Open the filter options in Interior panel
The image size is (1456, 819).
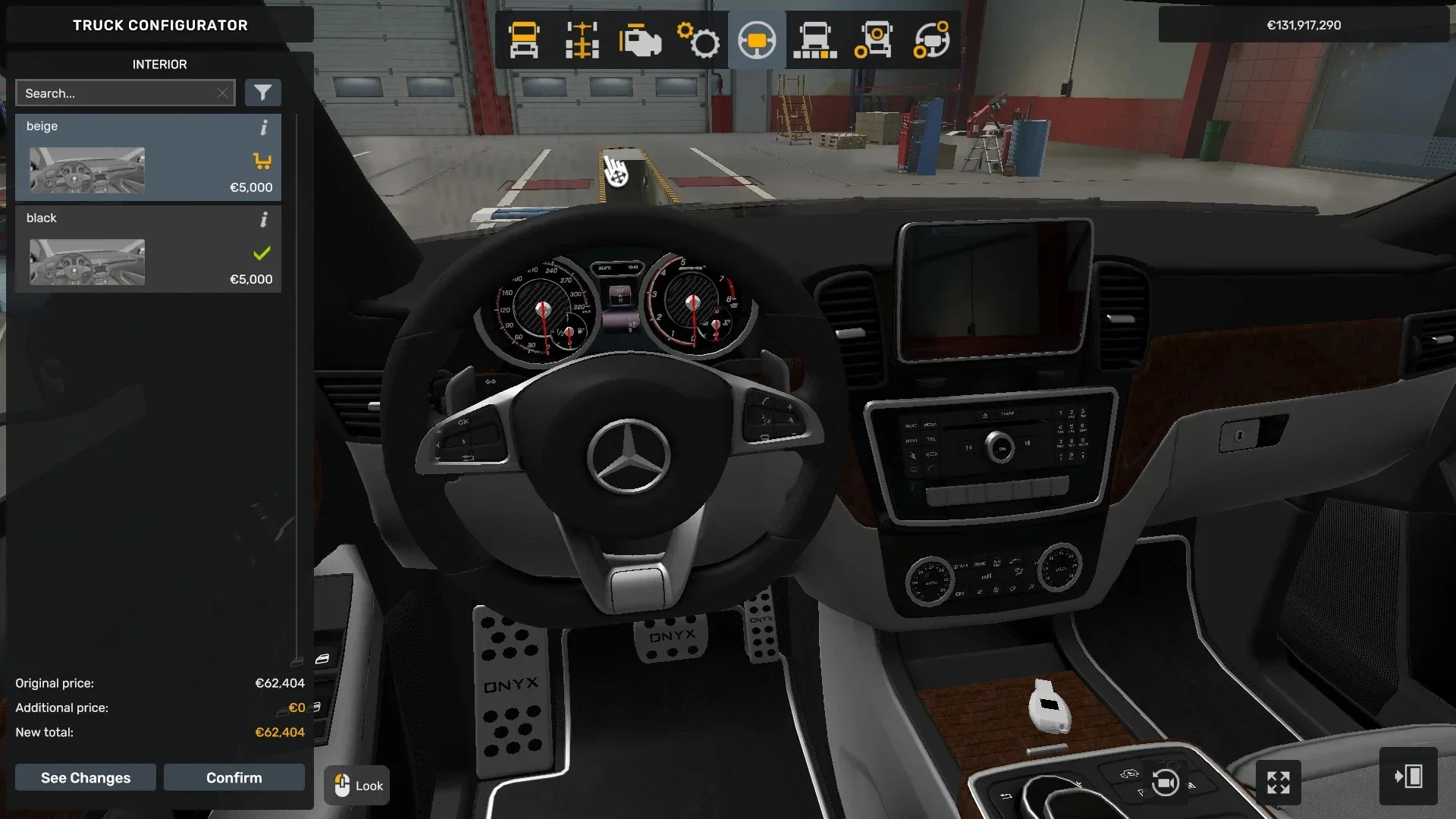pyautogui.click(x=263, y=93)
